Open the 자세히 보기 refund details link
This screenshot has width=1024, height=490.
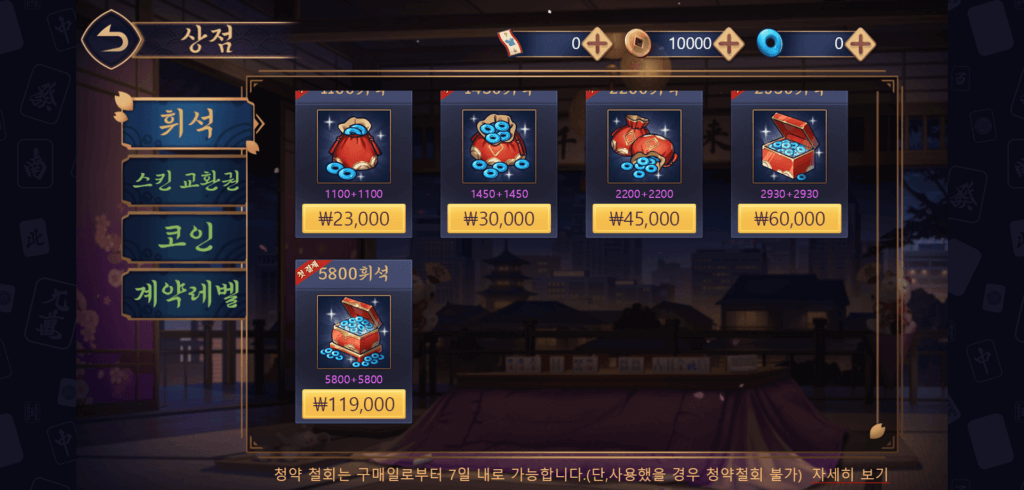(849, 473)
